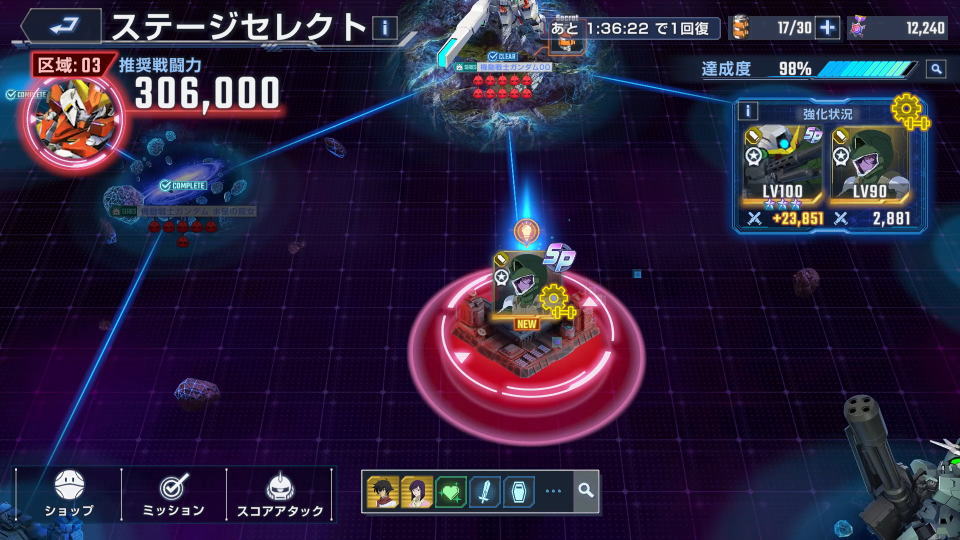960x540 pixels.
Task: Open the magnifier next to the 達成度 bar
Action: tap(935, 69)
